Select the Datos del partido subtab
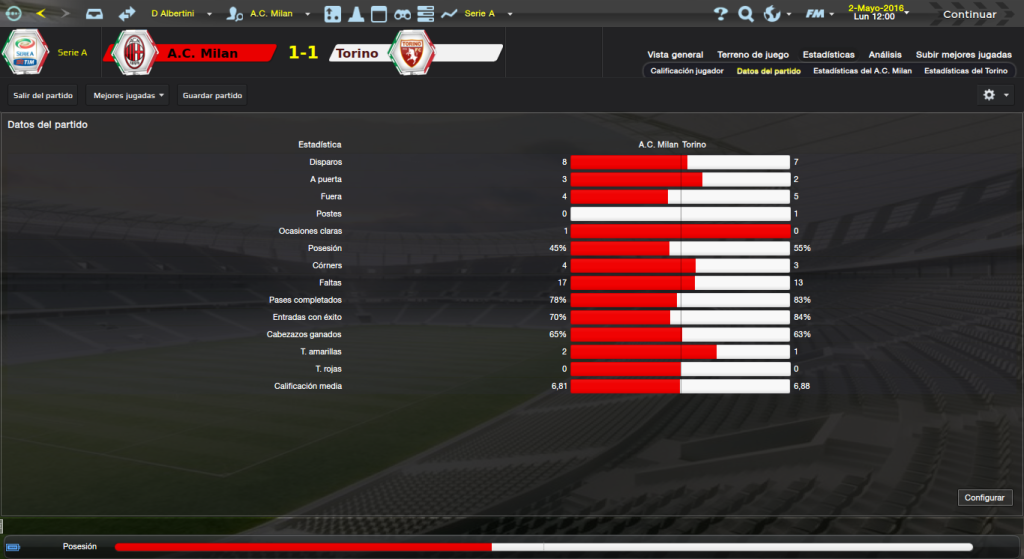 pos(768,72)
